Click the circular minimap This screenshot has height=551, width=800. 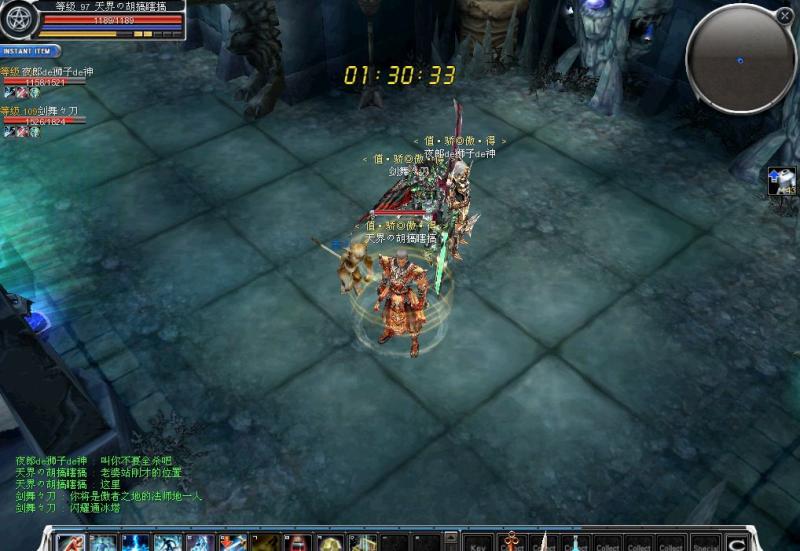click(x=740, y=59)
